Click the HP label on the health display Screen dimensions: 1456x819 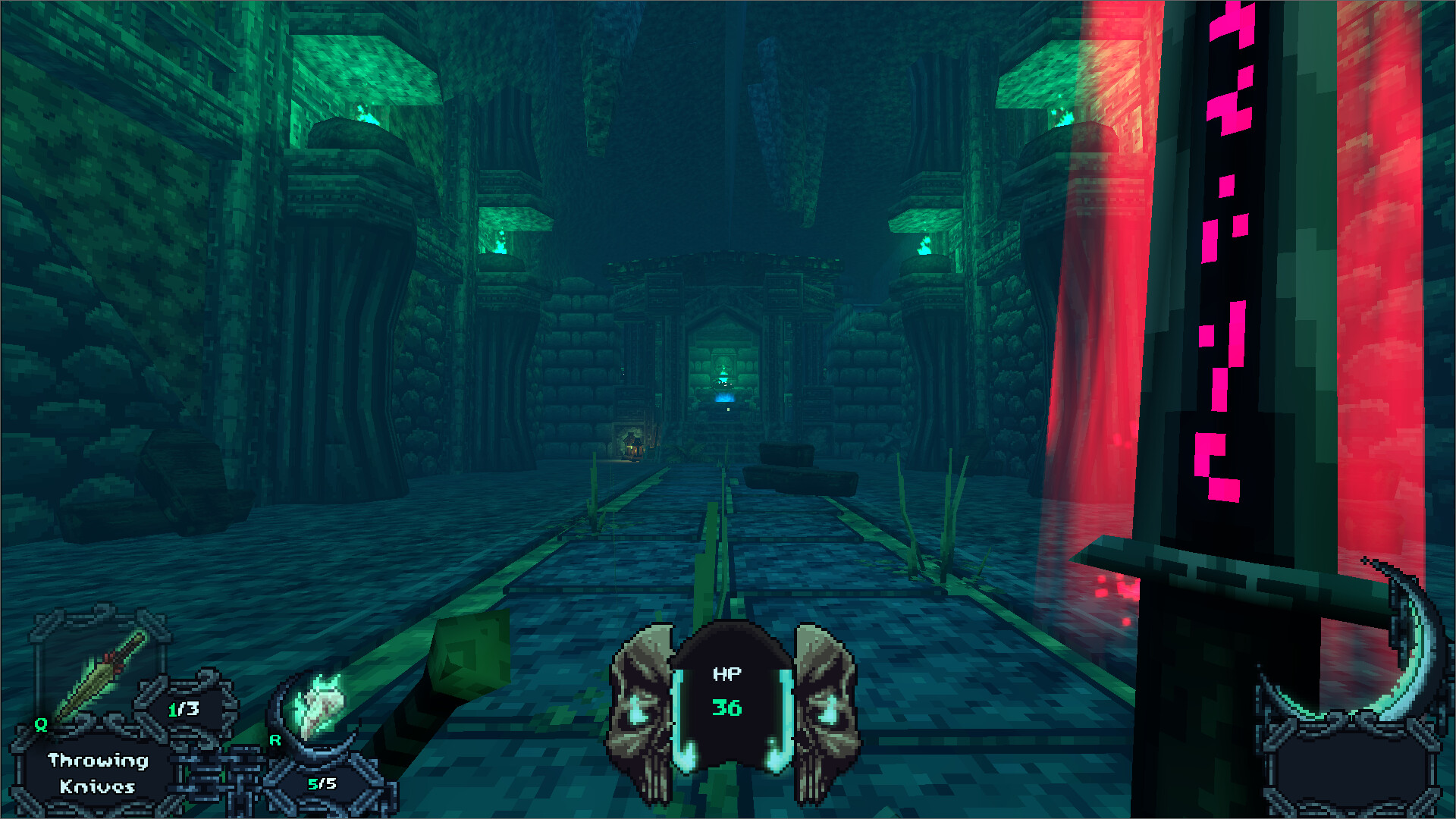728,673
